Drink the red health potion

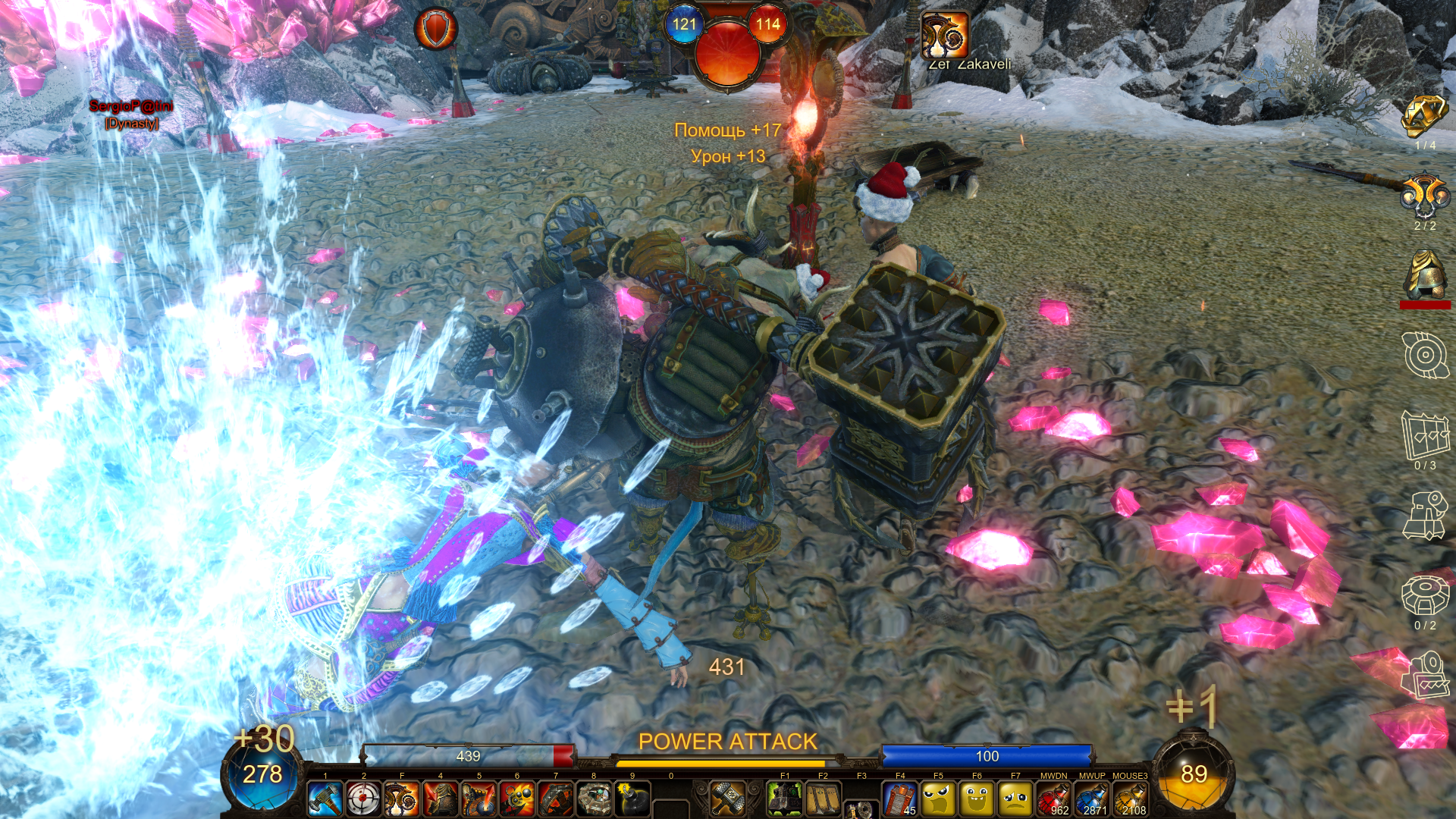1053,799
